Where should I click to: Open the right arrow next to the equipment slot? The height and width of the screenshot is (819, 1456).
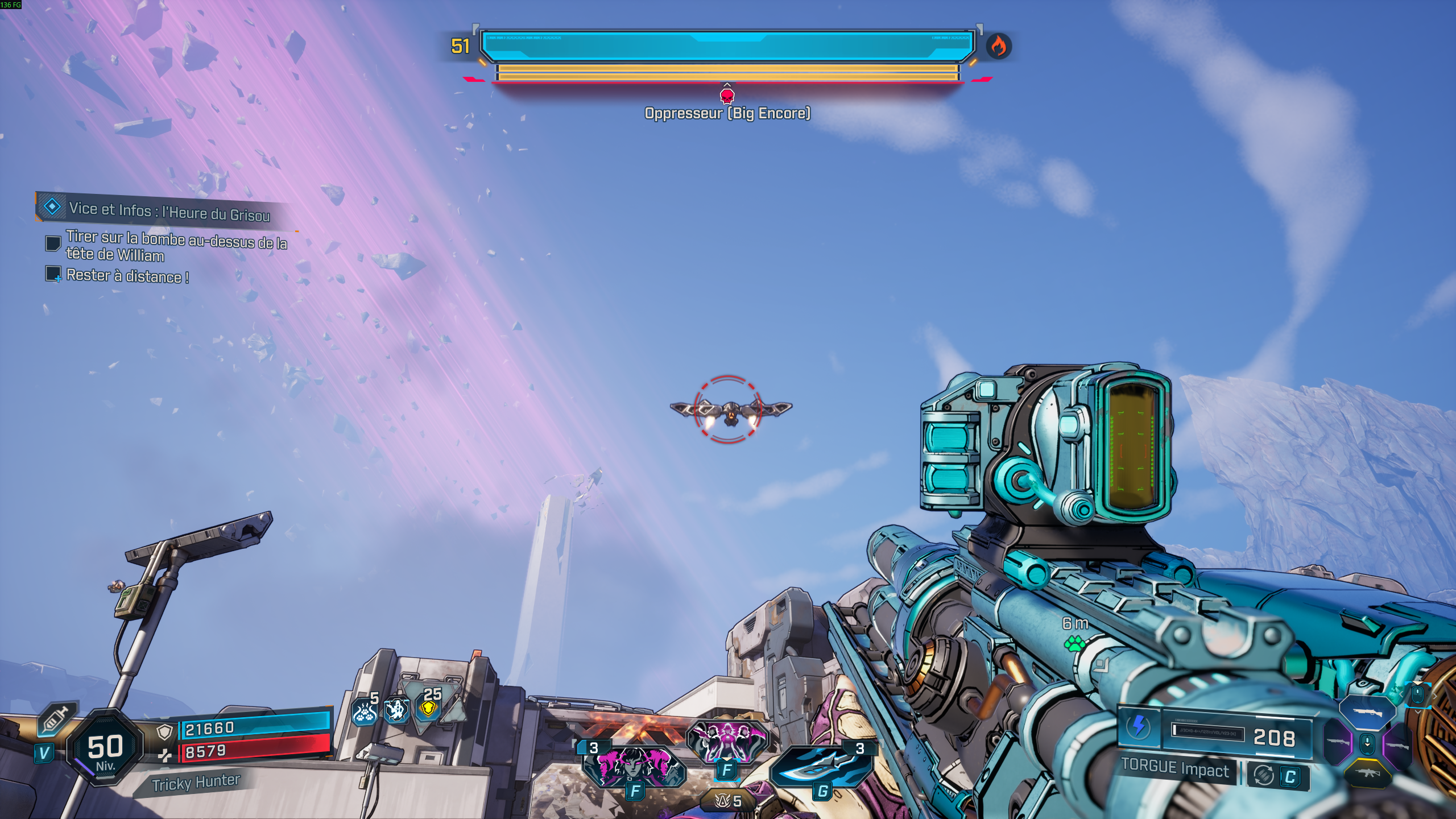pos(1436,696)
